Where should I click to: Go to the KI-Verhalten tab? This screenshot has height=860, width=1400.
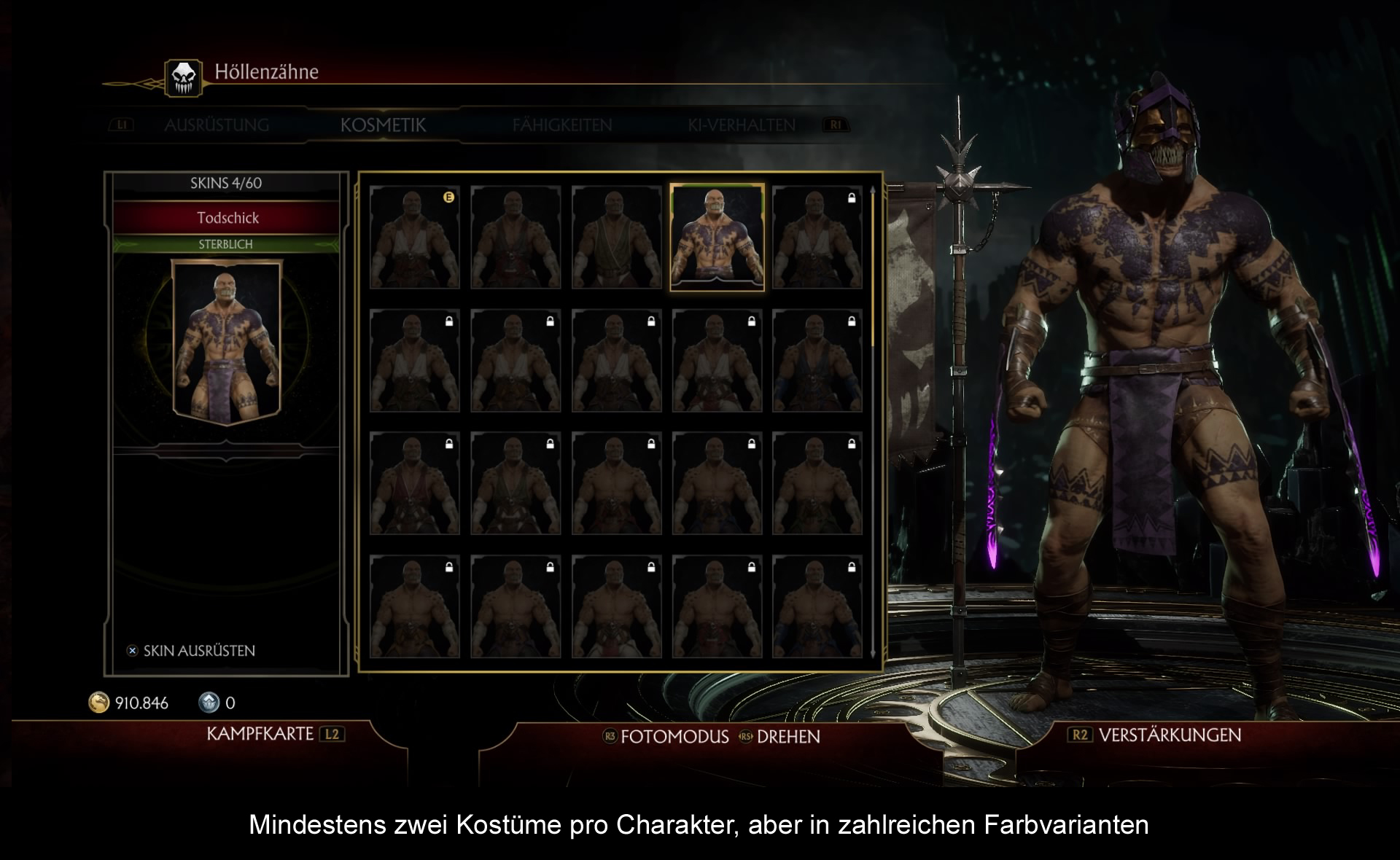coord(741,125)
